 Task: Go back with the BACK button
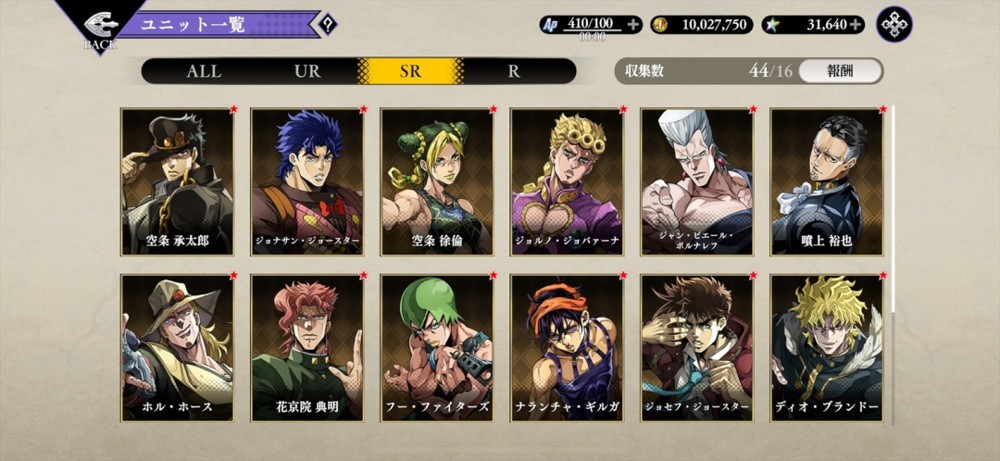pyautogui.click(x=99, y=28)
